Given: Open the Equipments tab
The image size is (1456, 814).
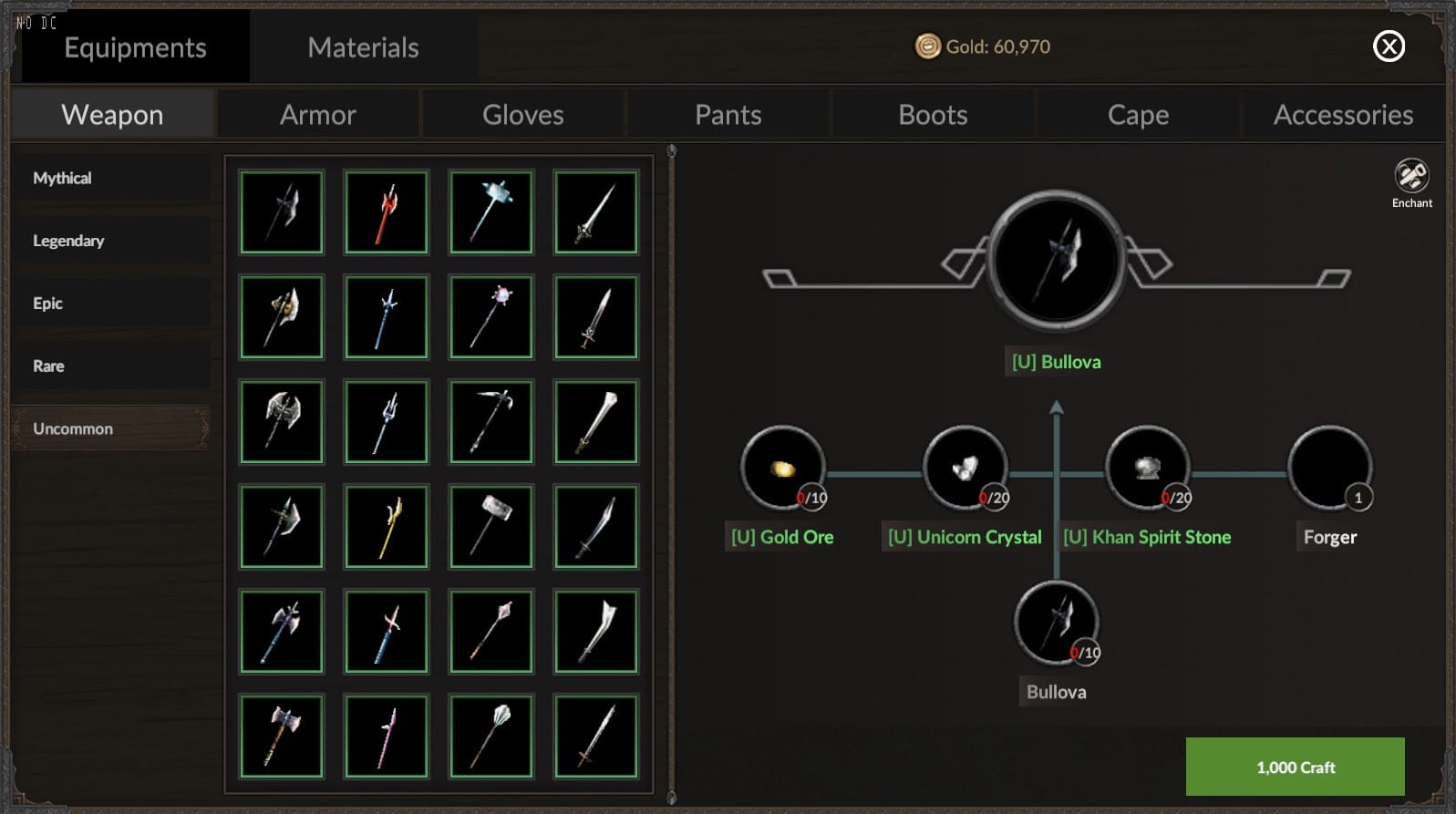Looking at the screenshot, I should (x=135, y=47).
